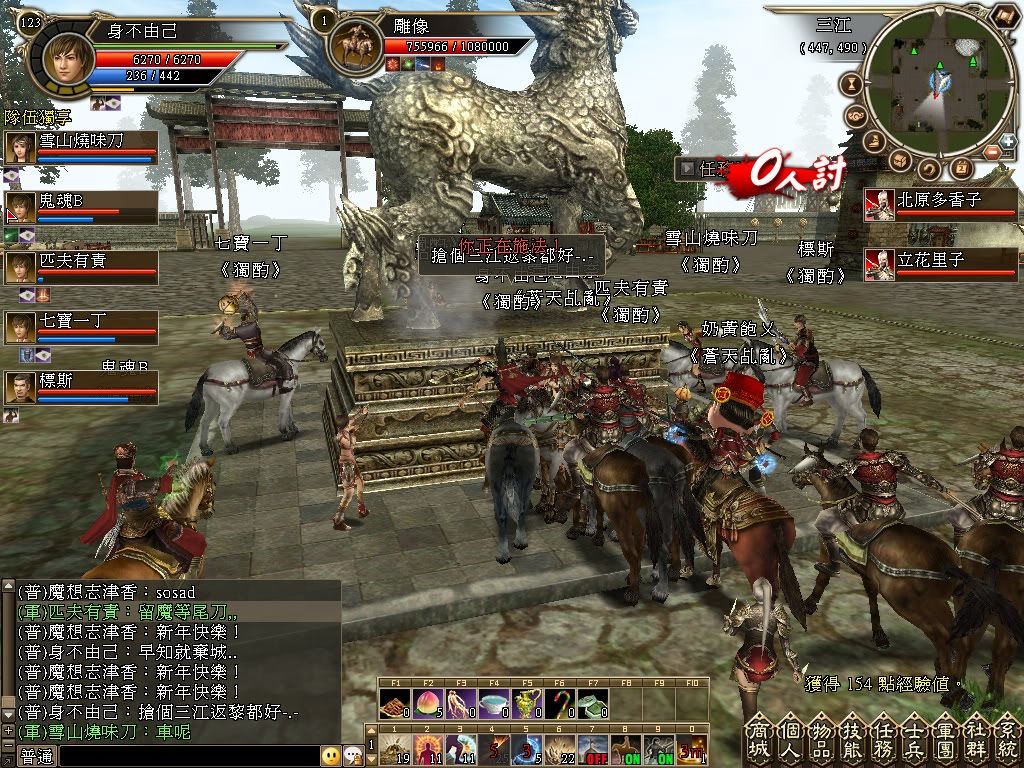Zoom in the minimap with the plus button
Viewport: 1024px width, 768px height.
(x=1007, y=141)
